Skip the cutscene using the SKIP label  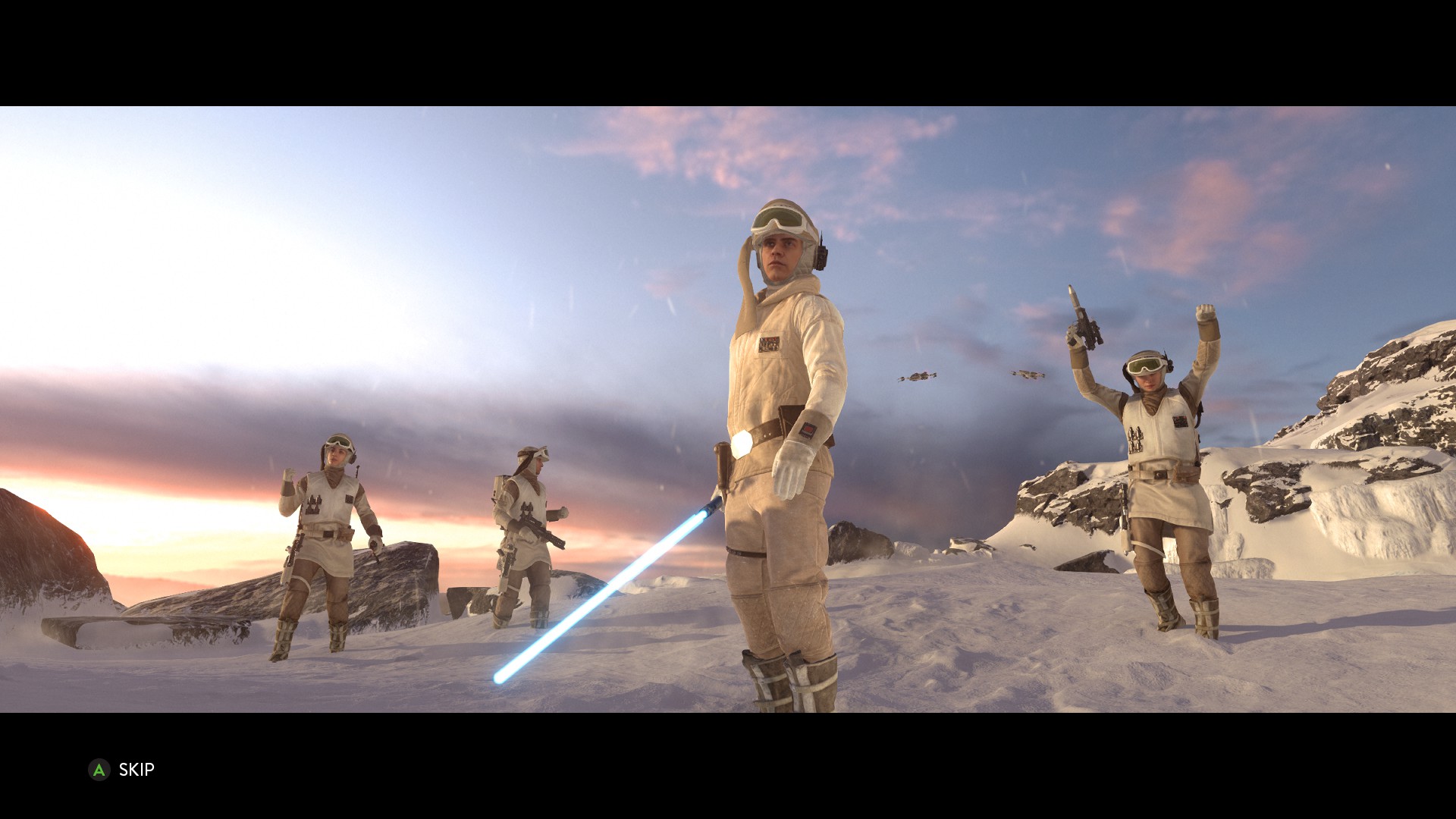pos(136,770)
